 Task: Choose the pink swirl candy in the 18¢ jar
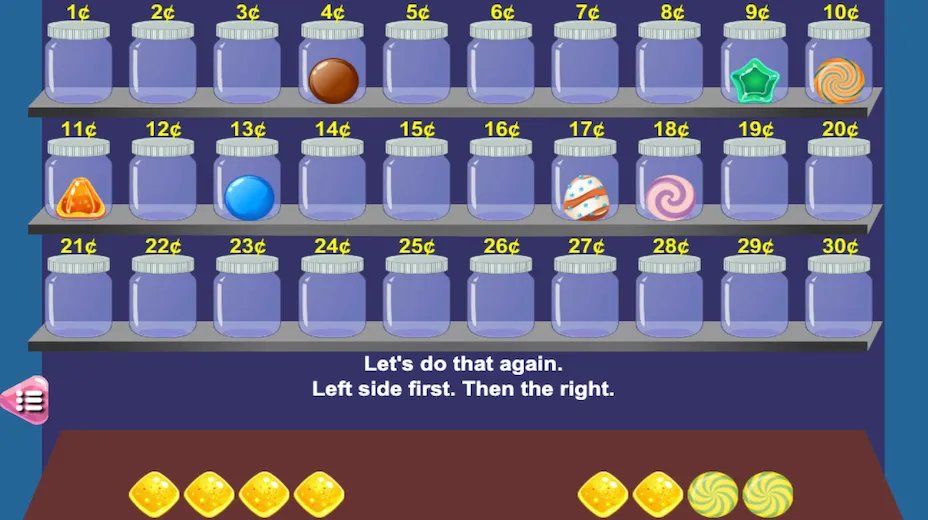click(669, 196)
